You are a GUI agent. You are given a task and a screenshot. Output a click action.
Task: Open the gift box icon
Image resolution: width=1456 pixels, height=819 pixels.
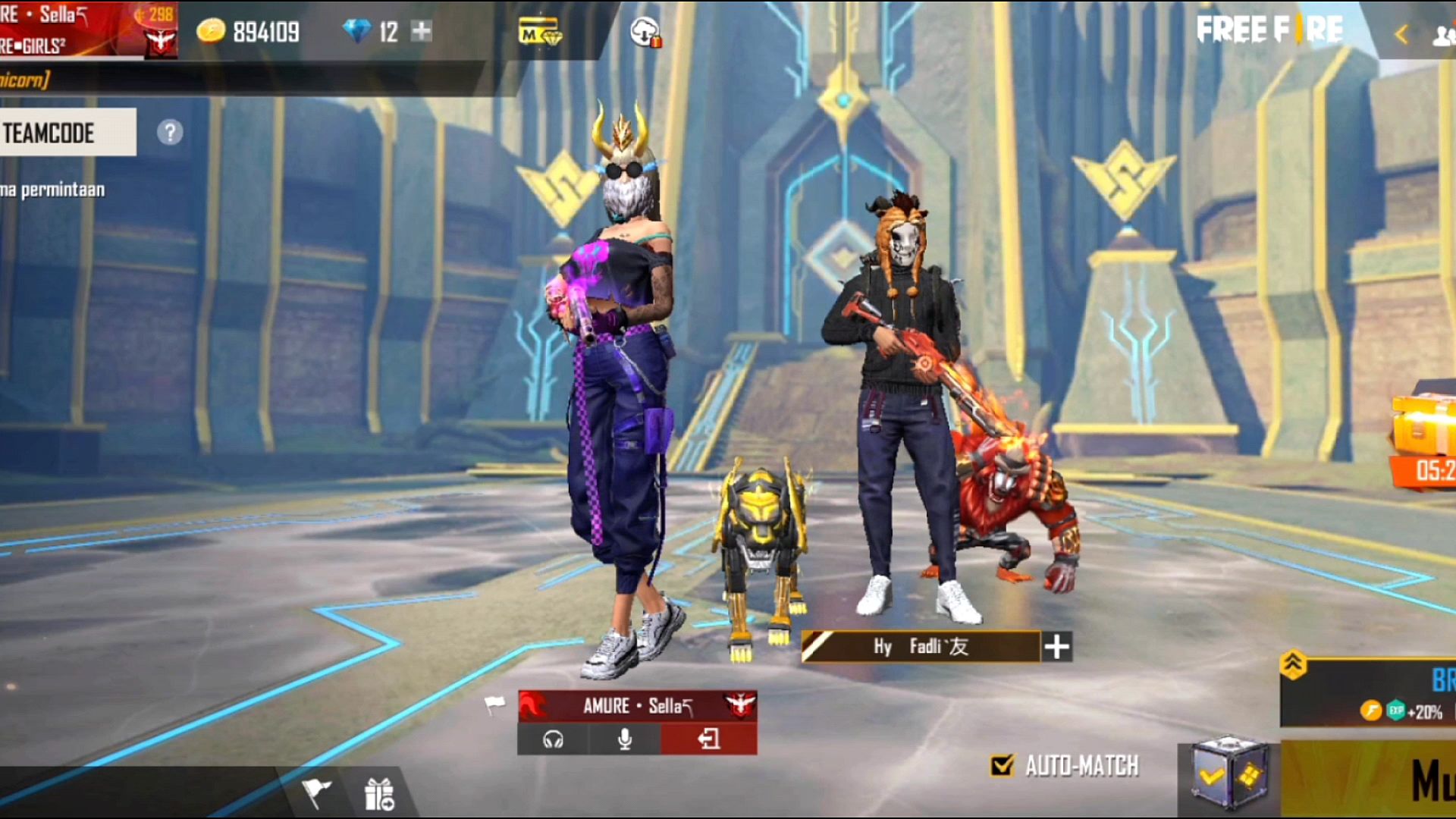point(379,794)
